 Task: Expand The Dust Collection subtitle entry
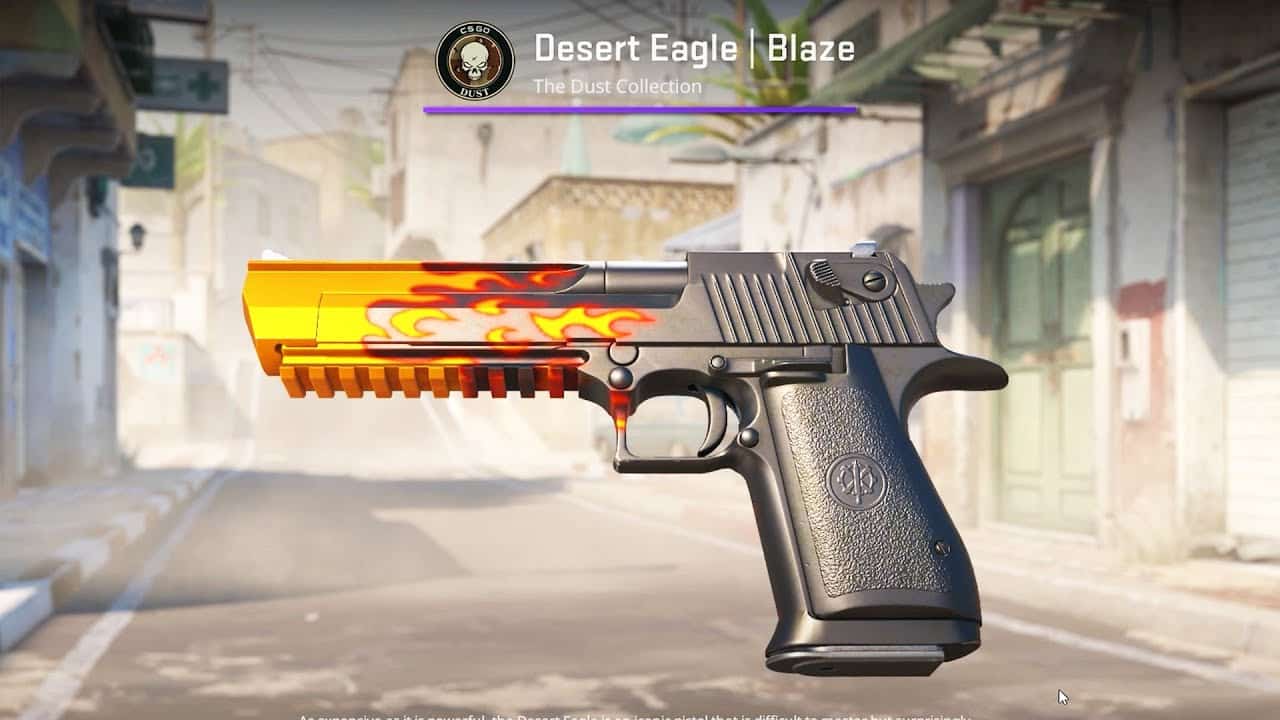coord(617,86)
